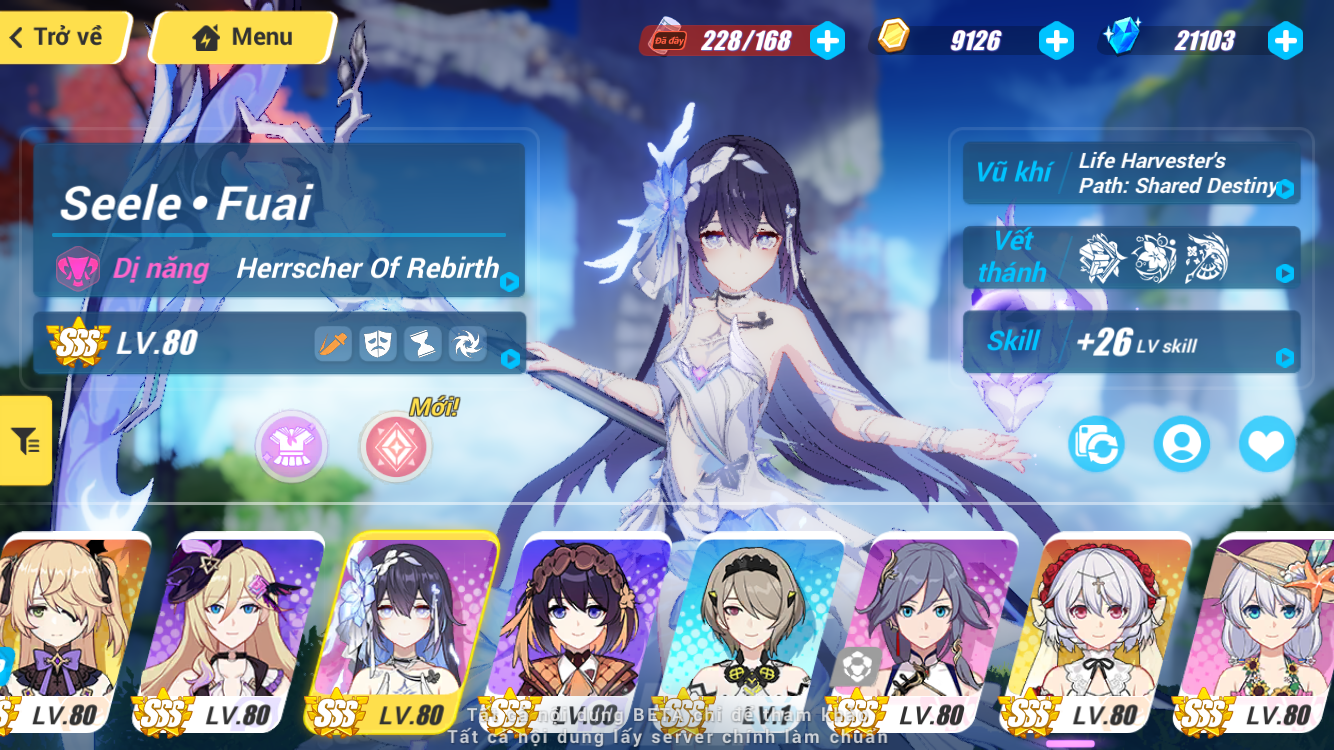Expand the Skill panel arrow
This screenshot has width=1334, height=750.
click(1287, 357)
